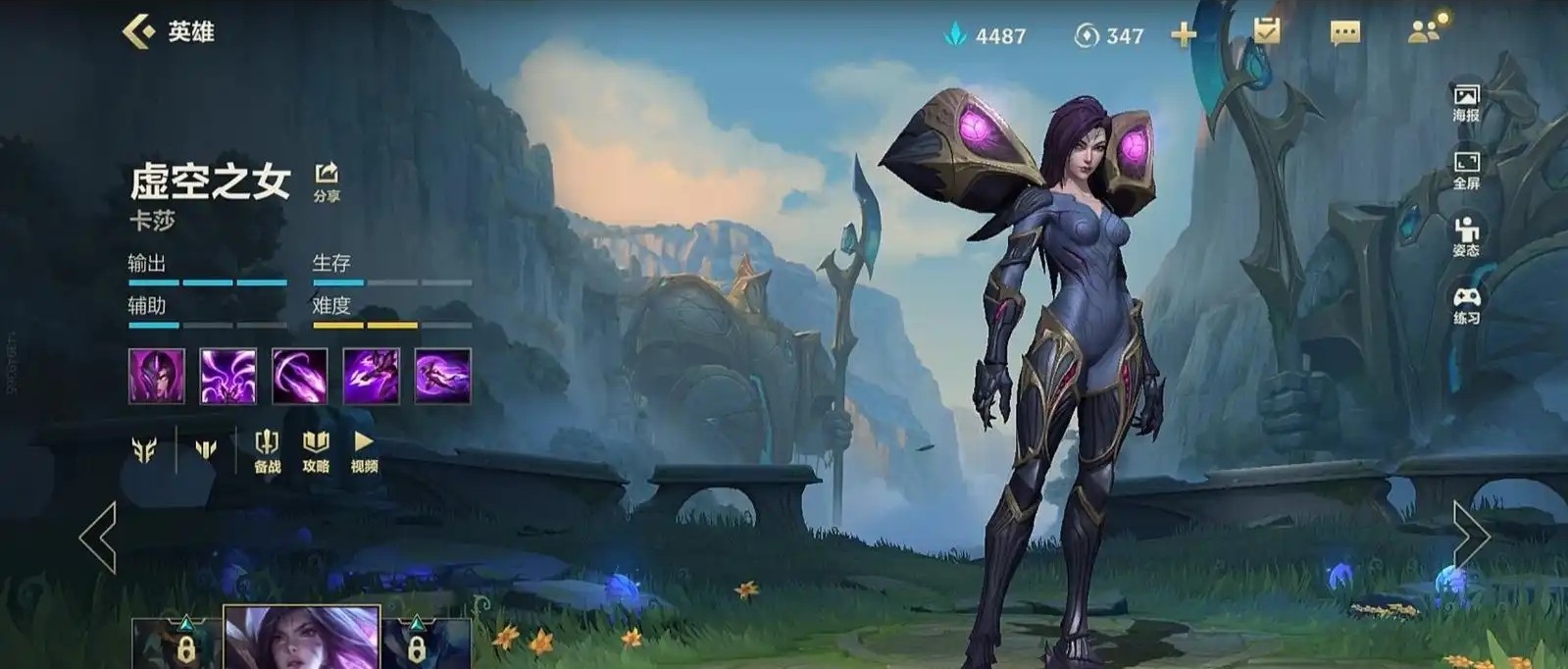
Task: Open the 备战 loadout page
Action: [267, 451]
